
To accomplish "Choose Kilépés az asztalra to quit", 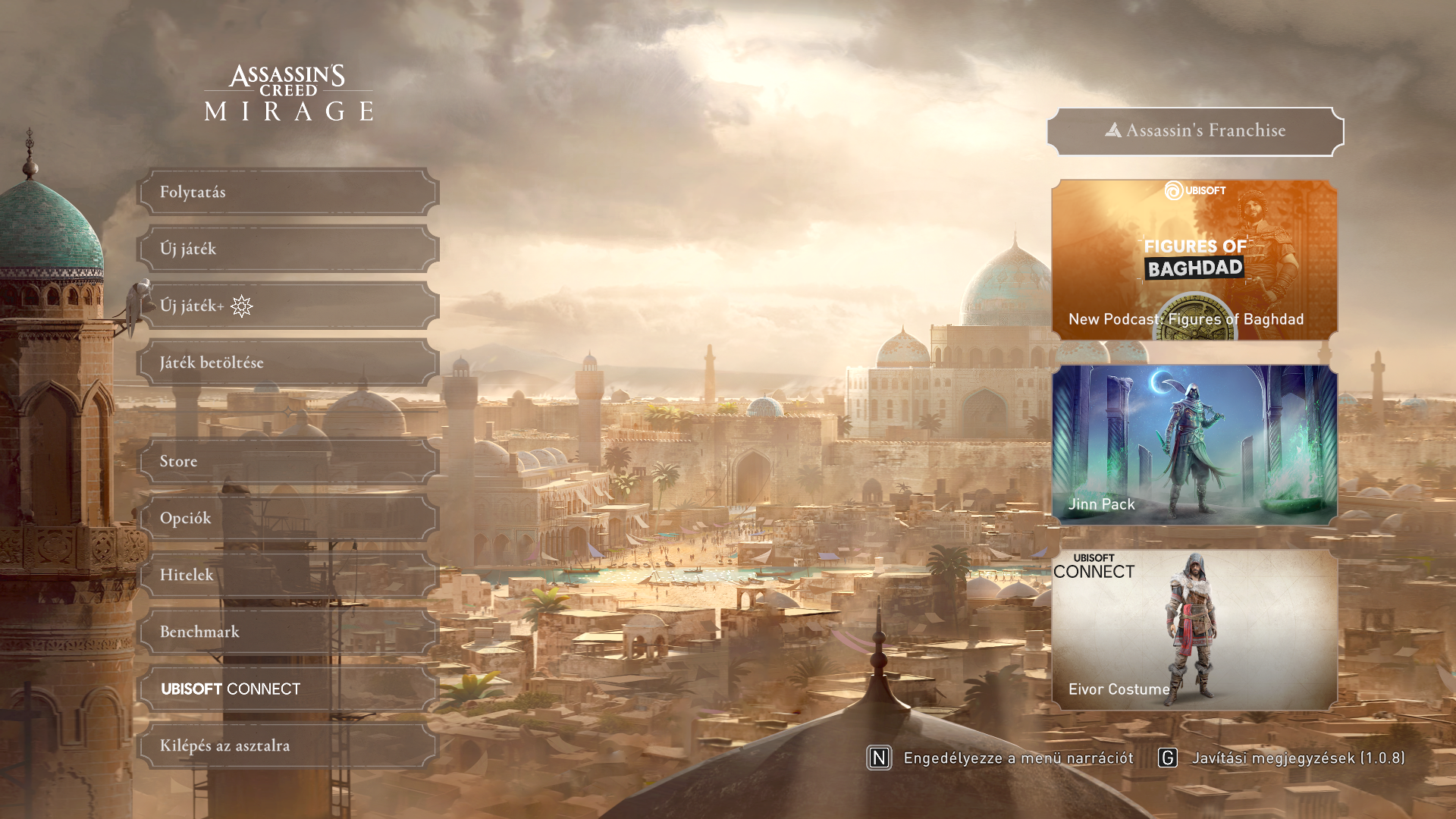I will 288,746.
